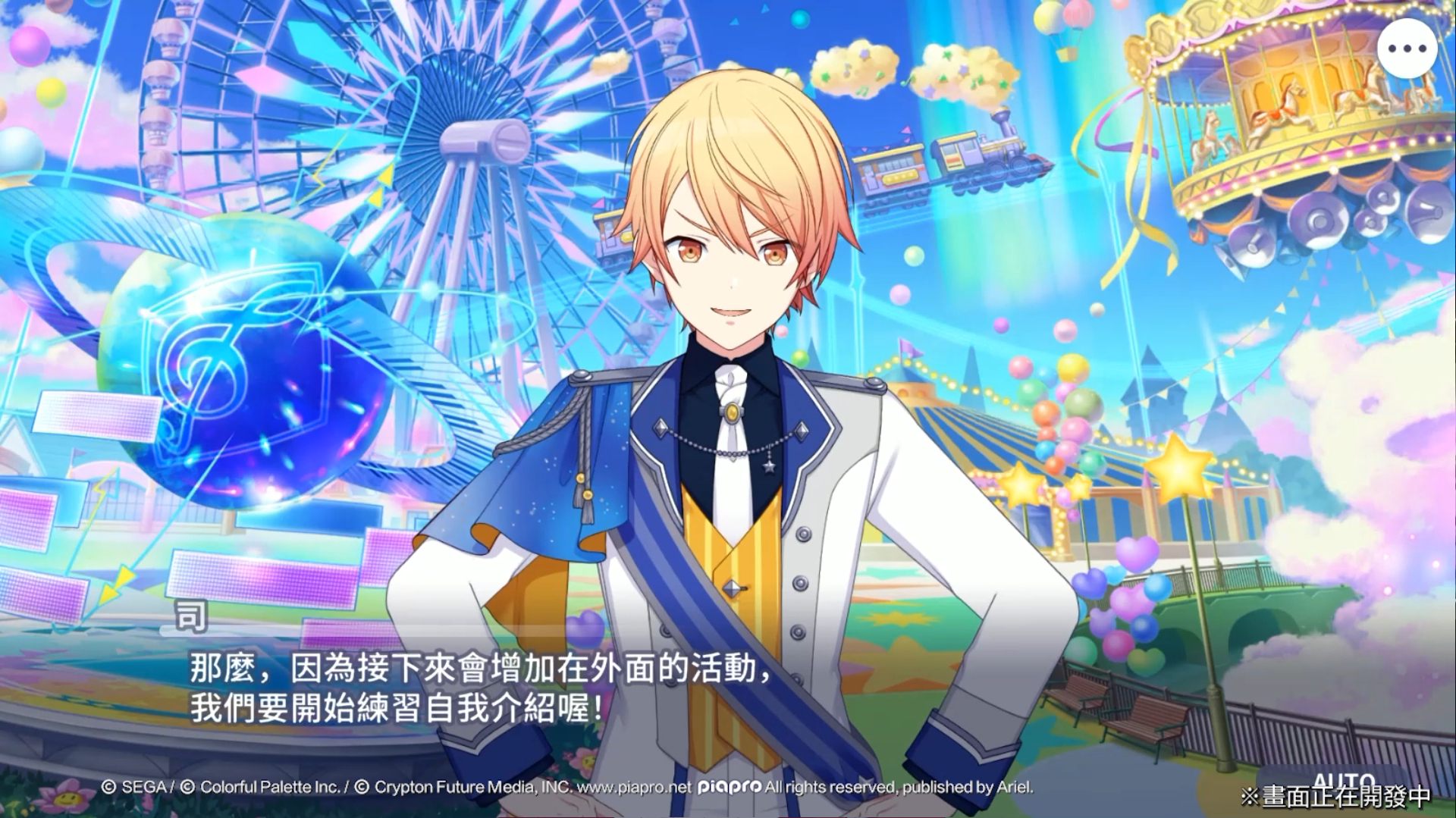Open the three-dot story menu
The width and height of the screenshot is (1456, 818).
click(x=1407, y=49)
